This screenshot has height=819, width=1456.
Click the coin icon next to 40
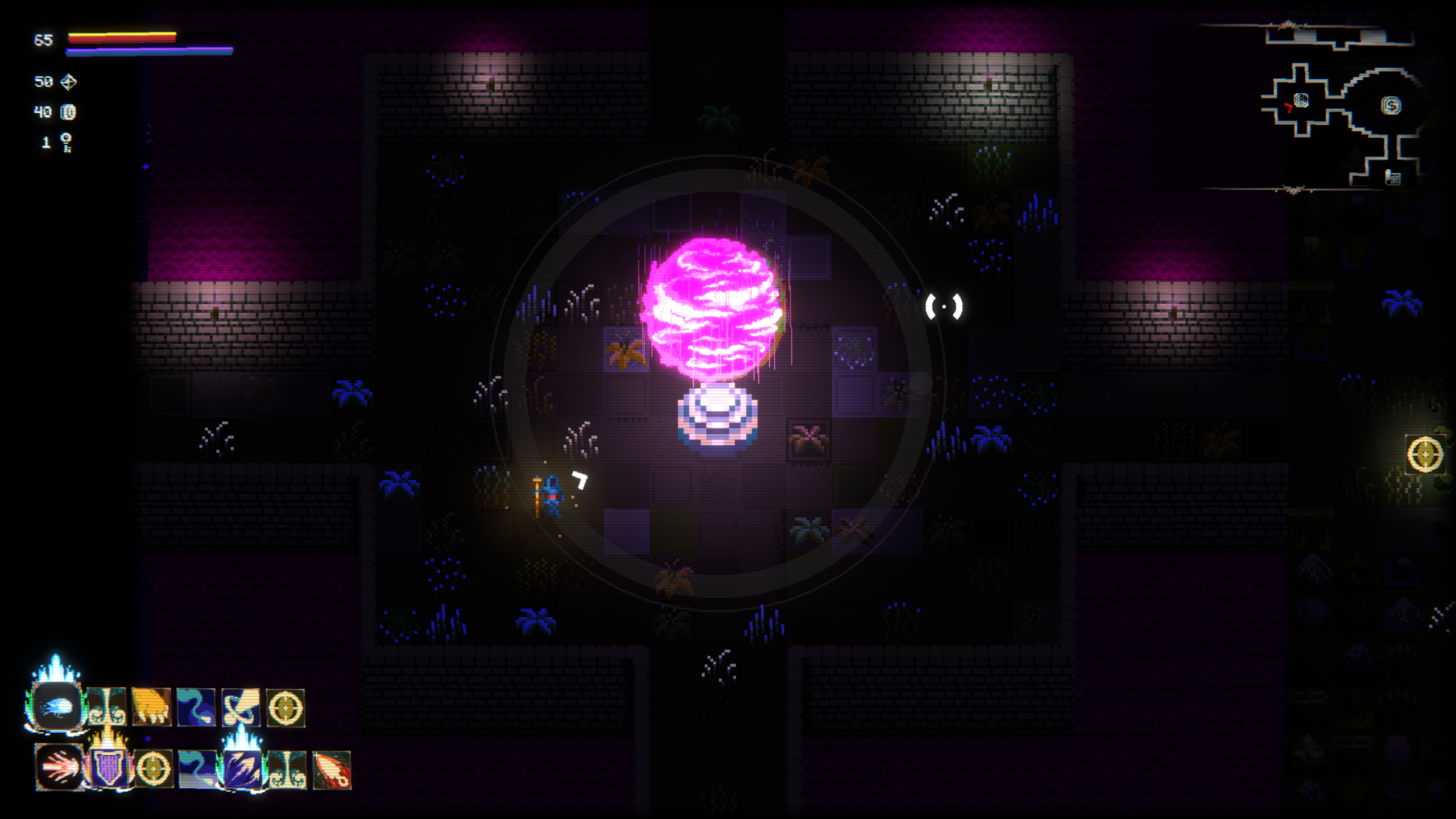point(68,113)
